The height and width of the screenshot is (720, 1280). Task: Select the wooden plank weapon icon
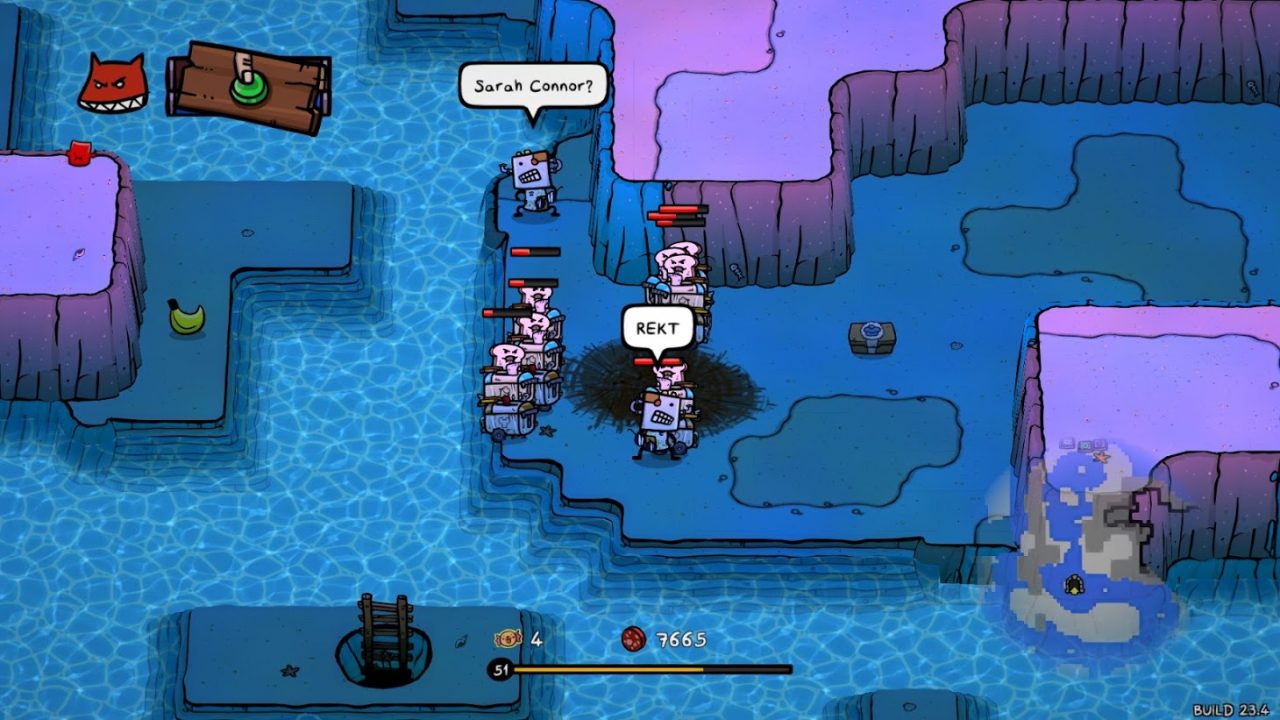pos(248,87)
